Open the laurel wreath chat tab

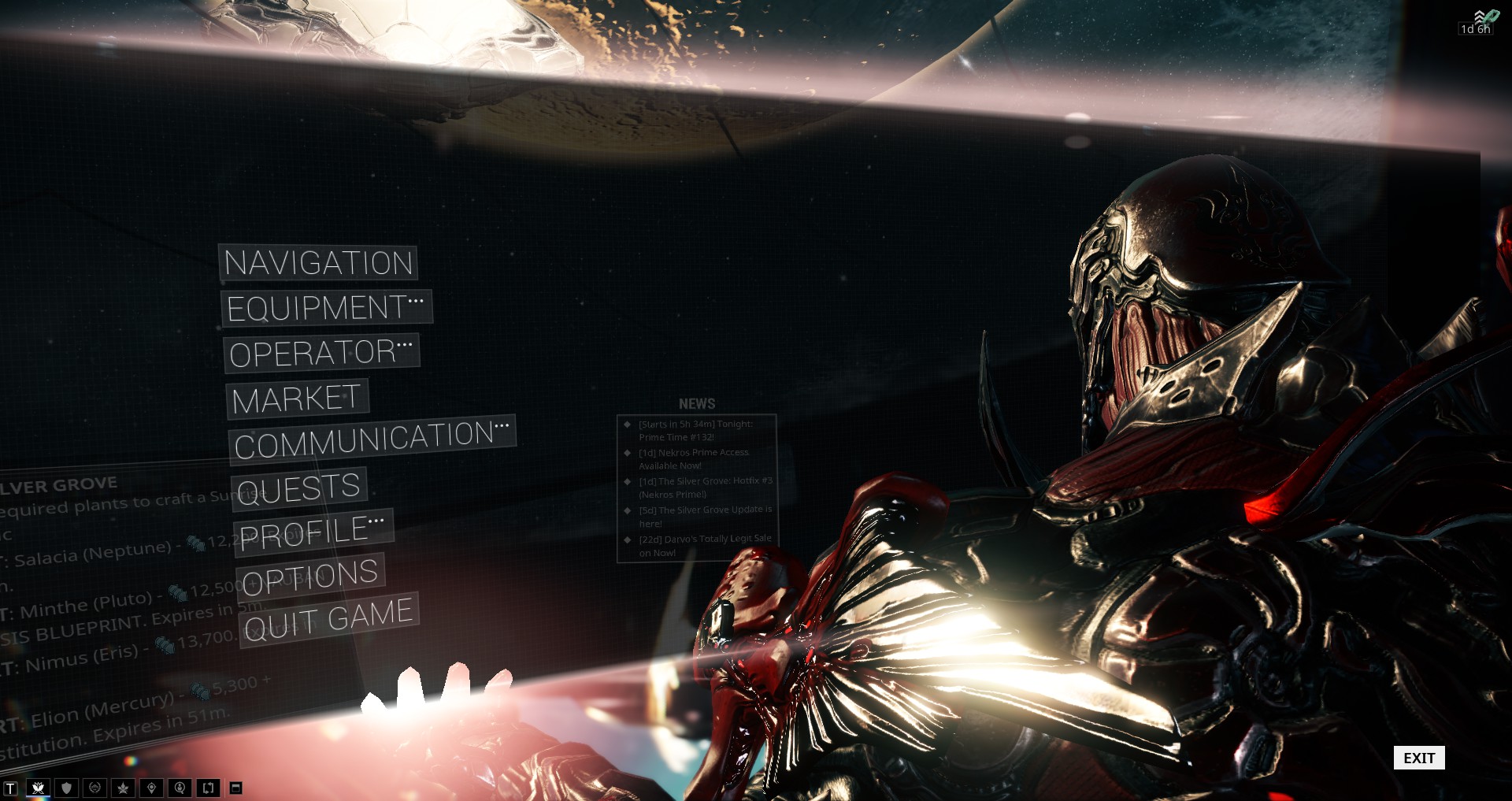[x=95, y=788]
